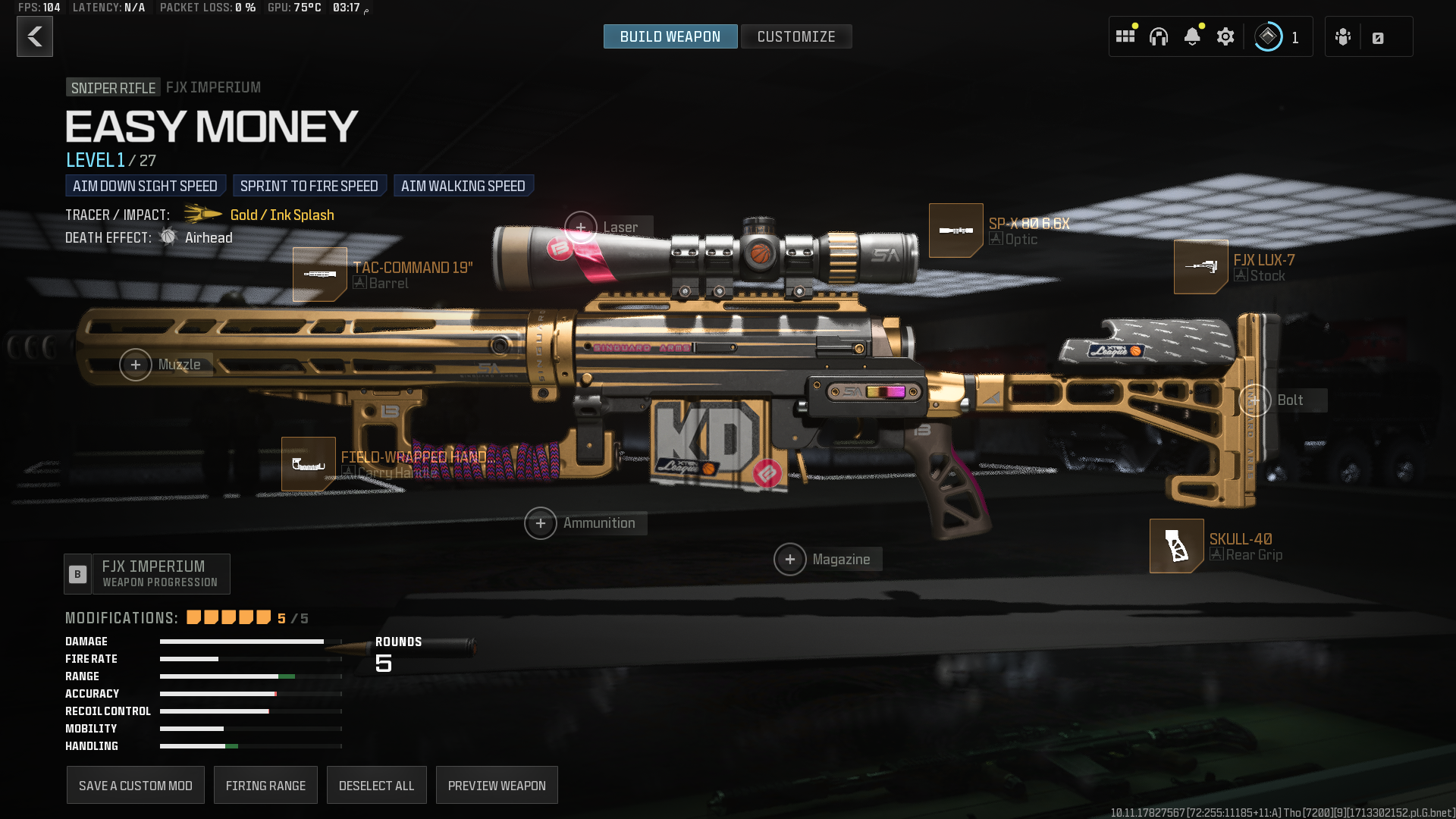1456x819 pixels.
Task: Open the FJX LUX-7 Stock slot
Action: pos(1200,267)
